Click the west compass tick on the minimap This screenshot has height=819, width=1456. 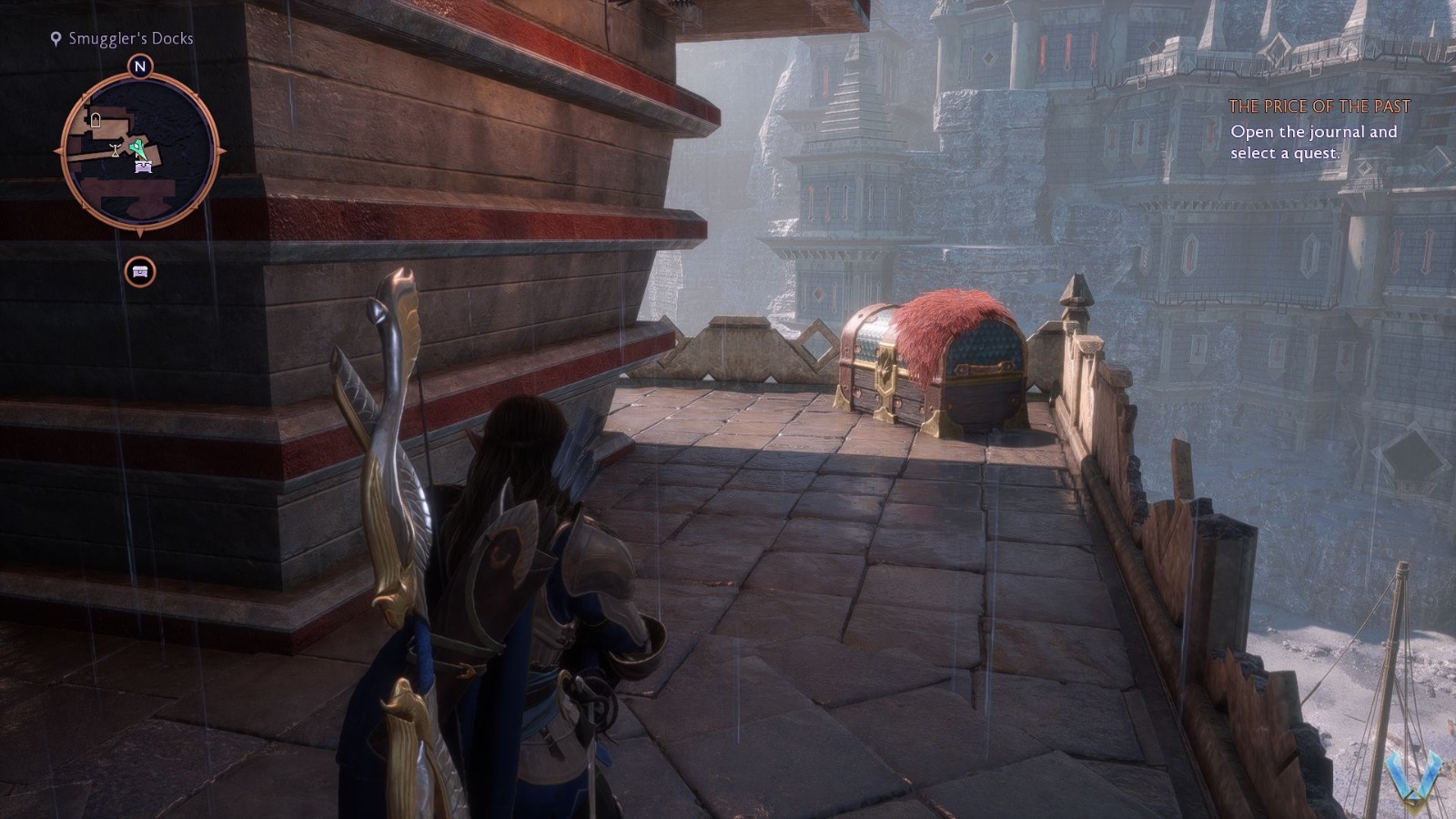(x=58, y=152)
